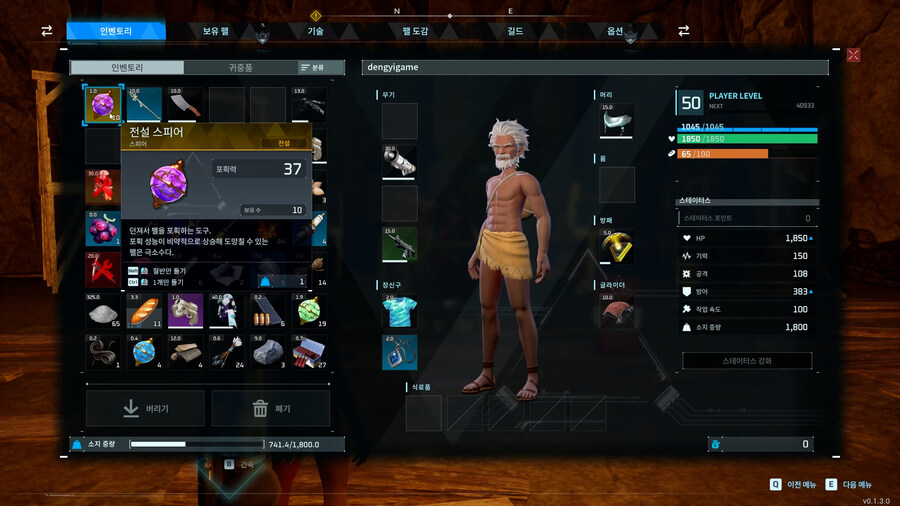Select the equipped yellow shield slot

click(x=617, y=247)
